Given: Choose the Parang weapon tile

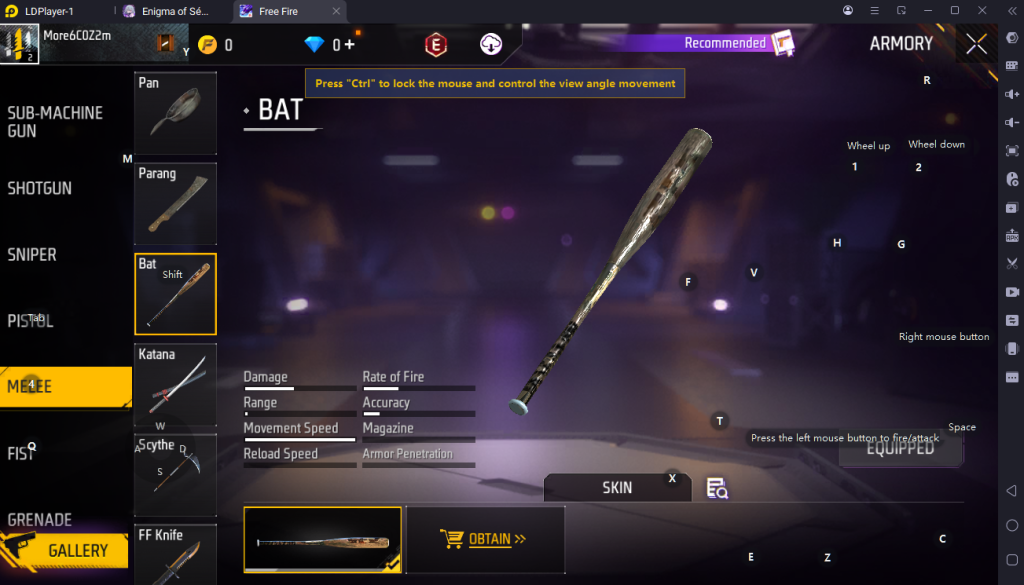Looking at the screenshot, I should pyautogui.click(x=175, y=203).
